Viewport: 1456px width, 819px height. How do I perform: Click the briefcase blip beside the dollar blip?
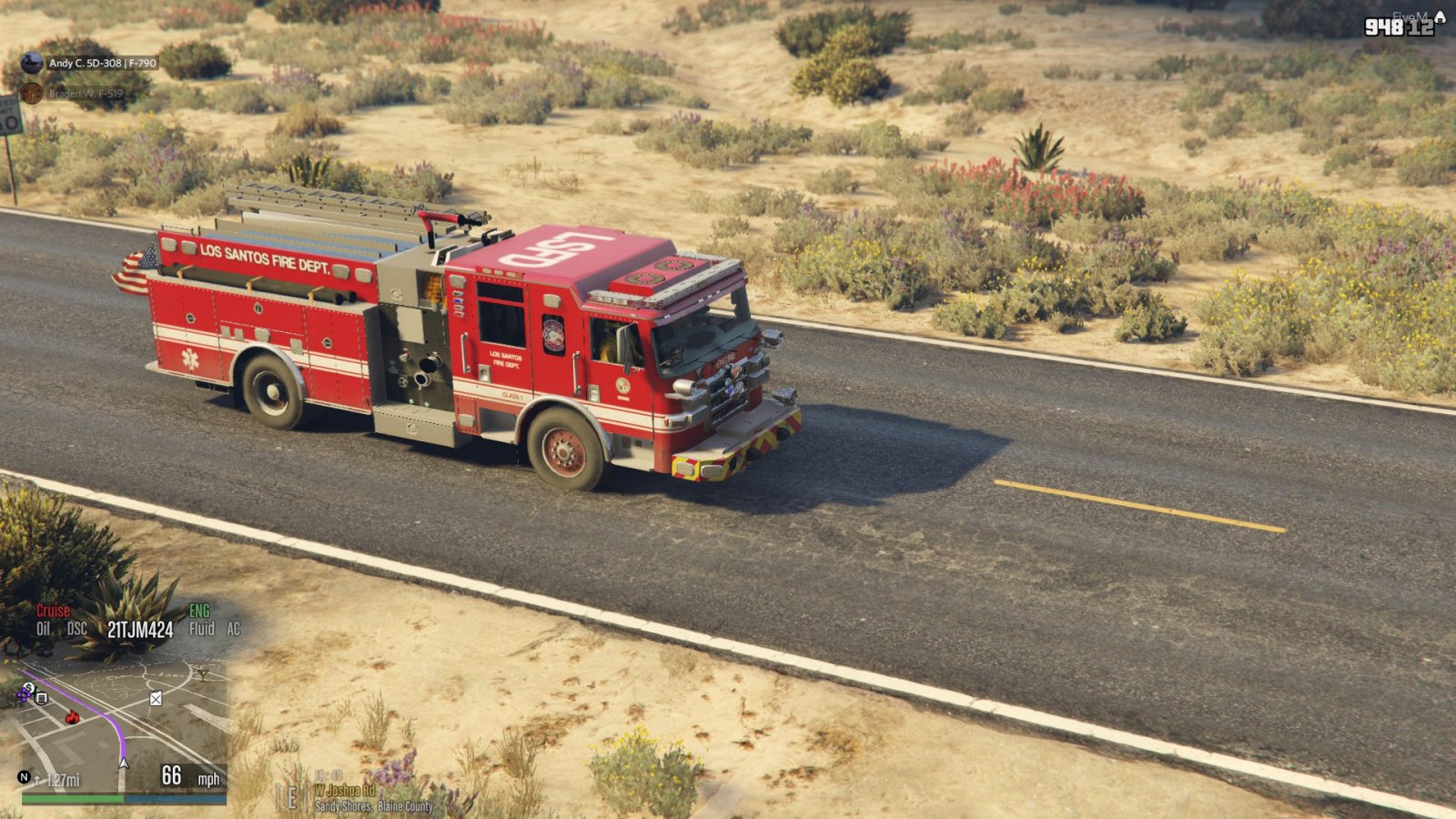coord(41,699)
